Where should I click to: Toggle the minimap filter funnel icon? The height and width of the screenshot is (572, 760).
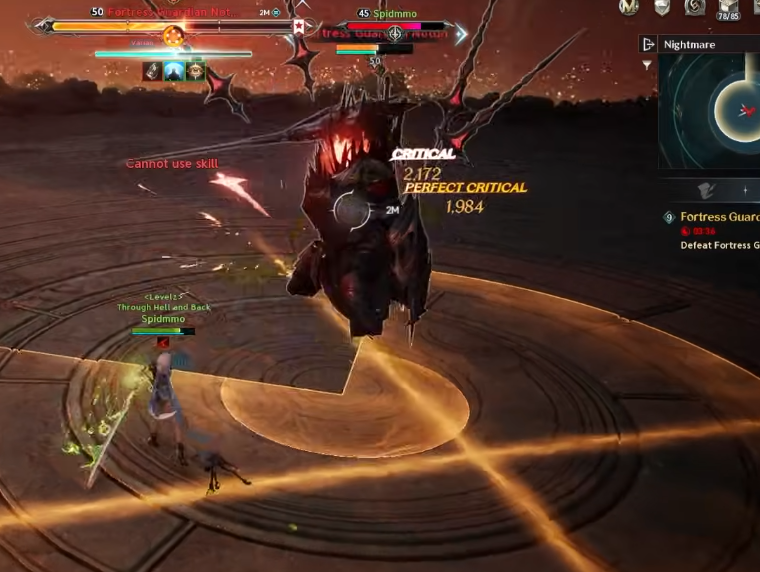point(648,65)
